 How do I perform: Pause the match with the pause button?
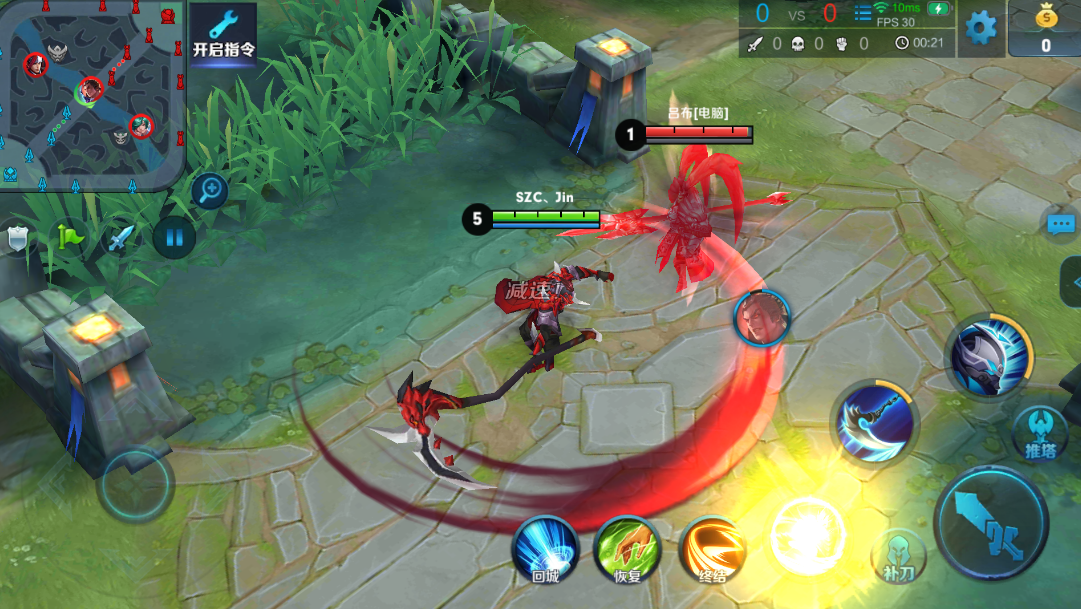click(174, 238)
